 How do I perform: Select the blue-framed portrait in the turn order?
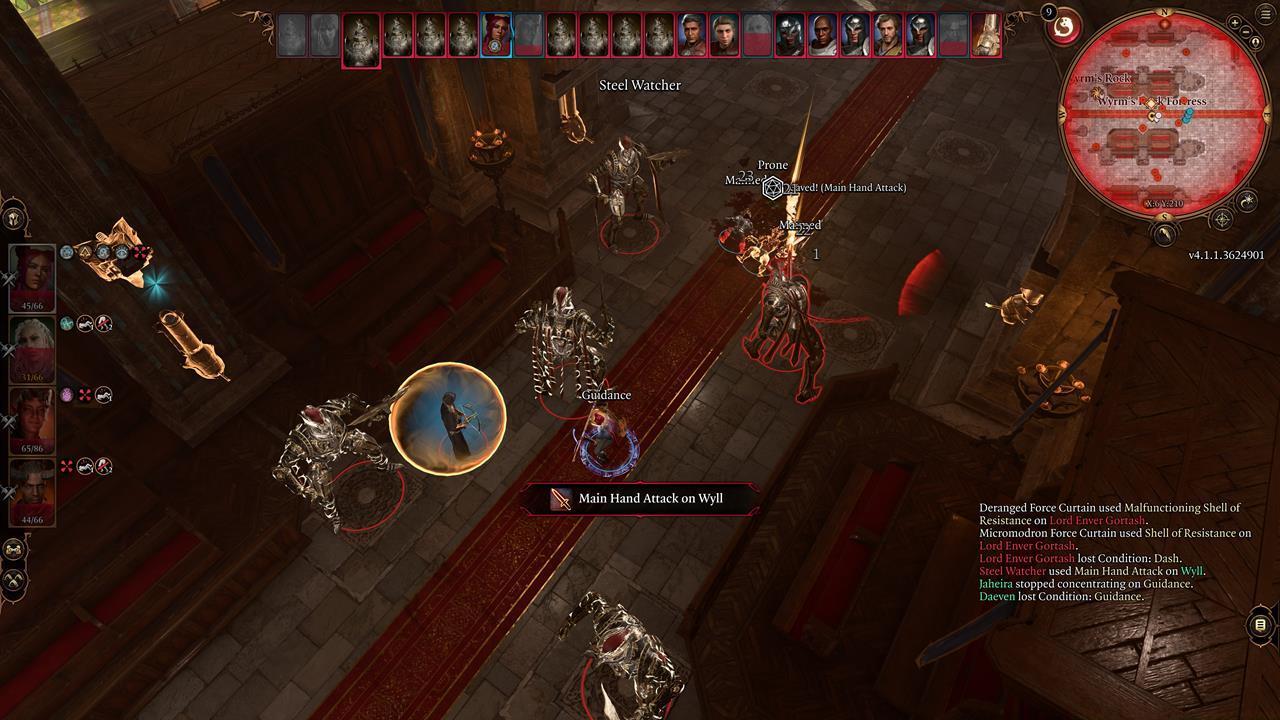[496, 35]
